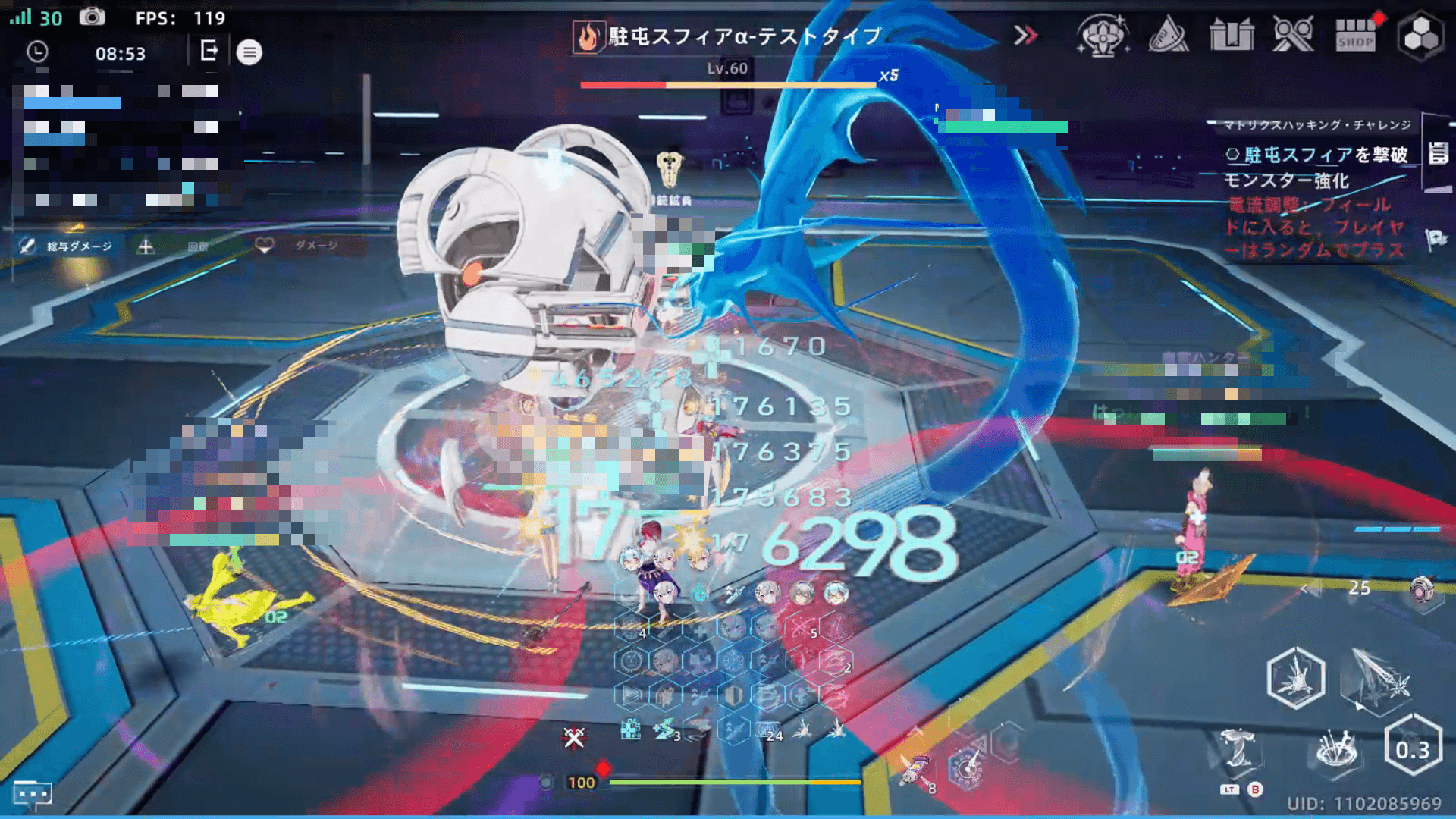Open the hexagon cluster main menu

pyautogui.click(x=1420, y=35)
